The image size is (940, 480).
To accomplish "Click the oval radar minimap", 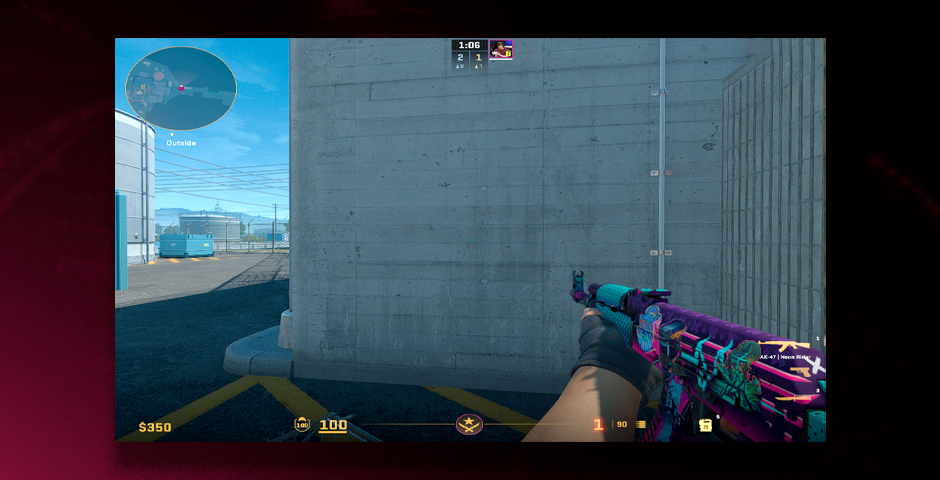I will pyautogui.click(x=181, y=88).
